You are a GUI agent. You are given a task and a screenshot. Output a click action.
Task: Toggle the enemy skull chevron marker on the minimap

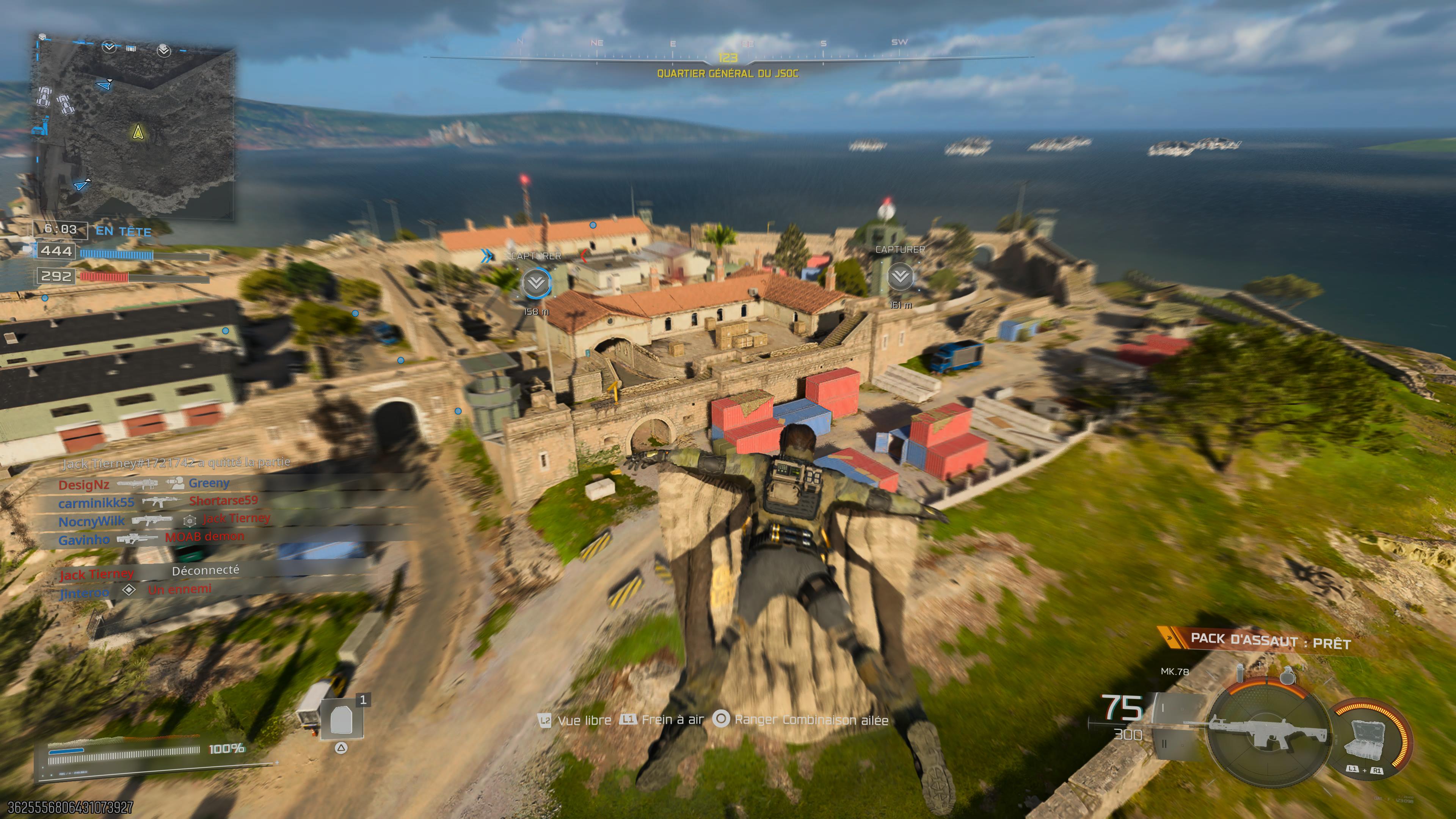165,51
